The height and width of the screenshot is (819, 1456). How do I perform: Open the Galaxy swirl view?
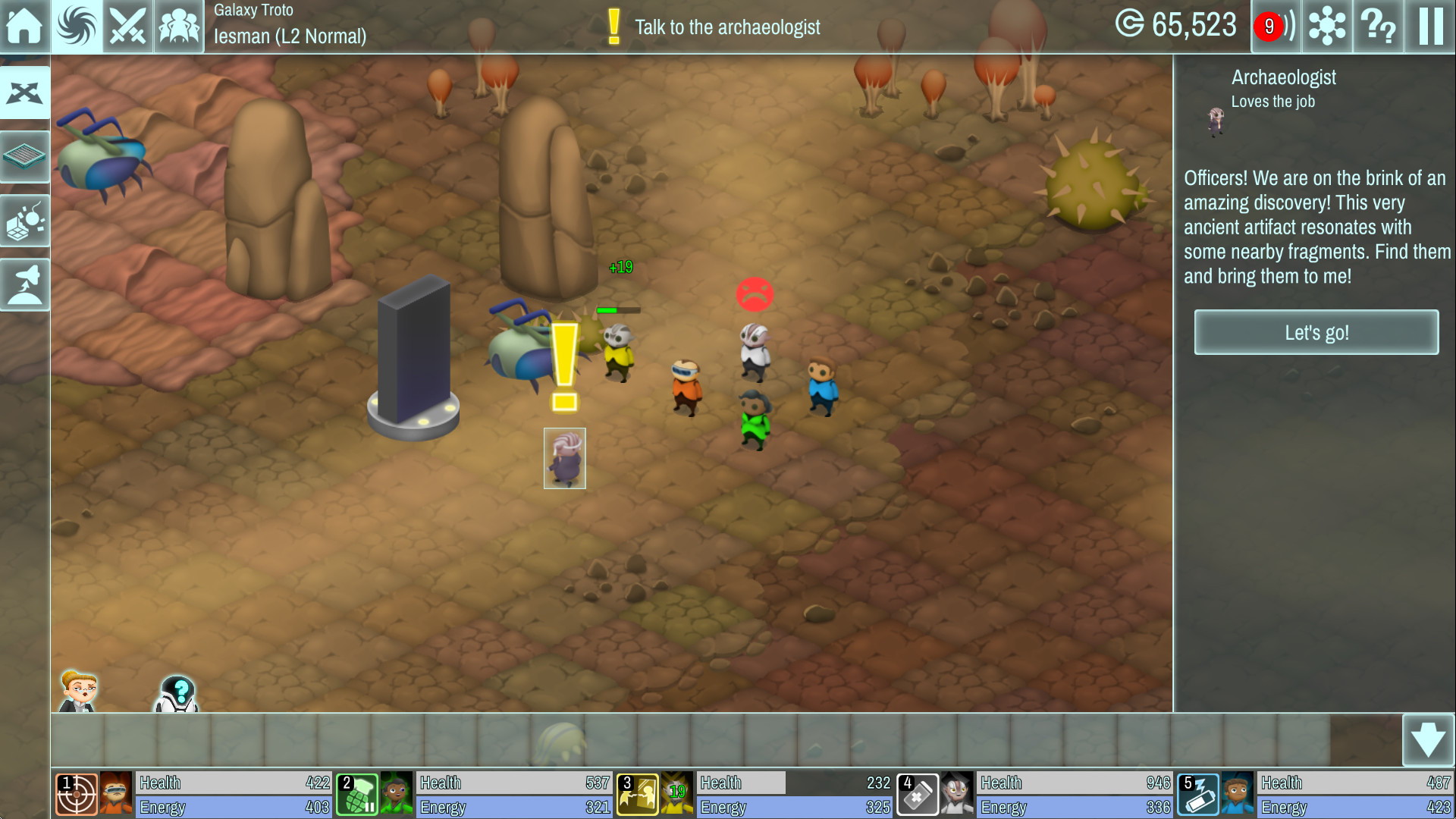click(x=76, y=27)
